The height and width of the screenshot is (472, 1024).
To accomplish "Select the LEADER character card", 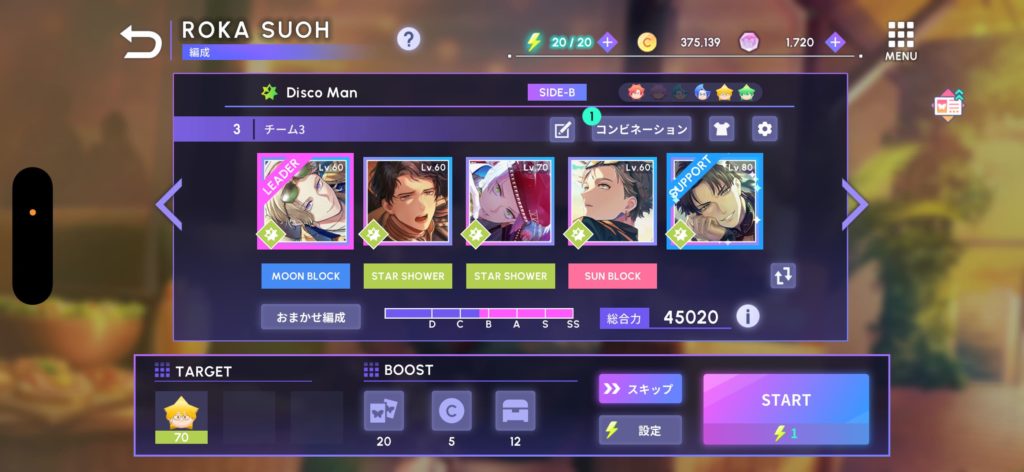I will click(x=304, y=201).
